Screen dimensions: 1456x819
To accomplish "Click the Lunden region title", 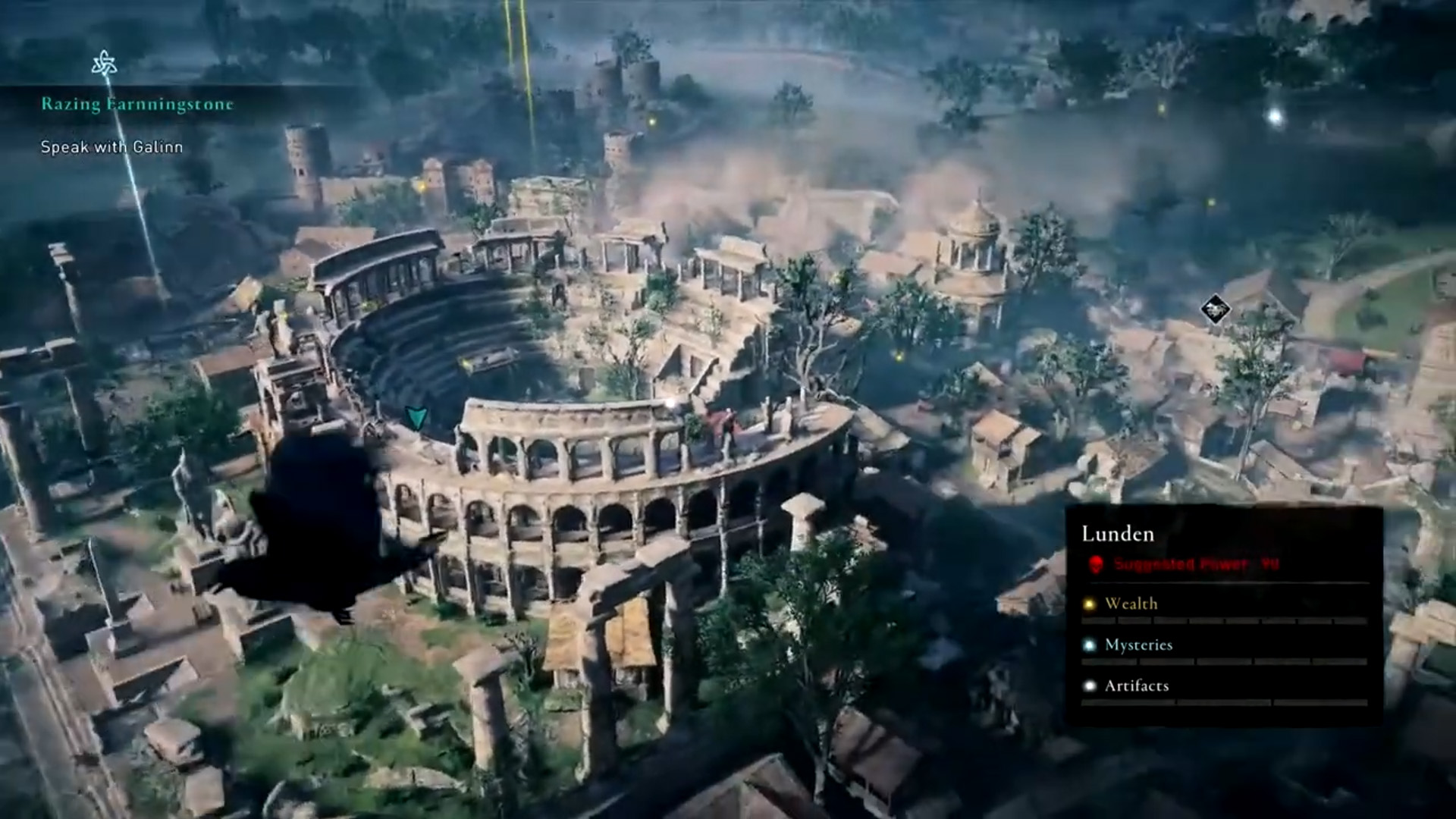I will point(1118,535).
